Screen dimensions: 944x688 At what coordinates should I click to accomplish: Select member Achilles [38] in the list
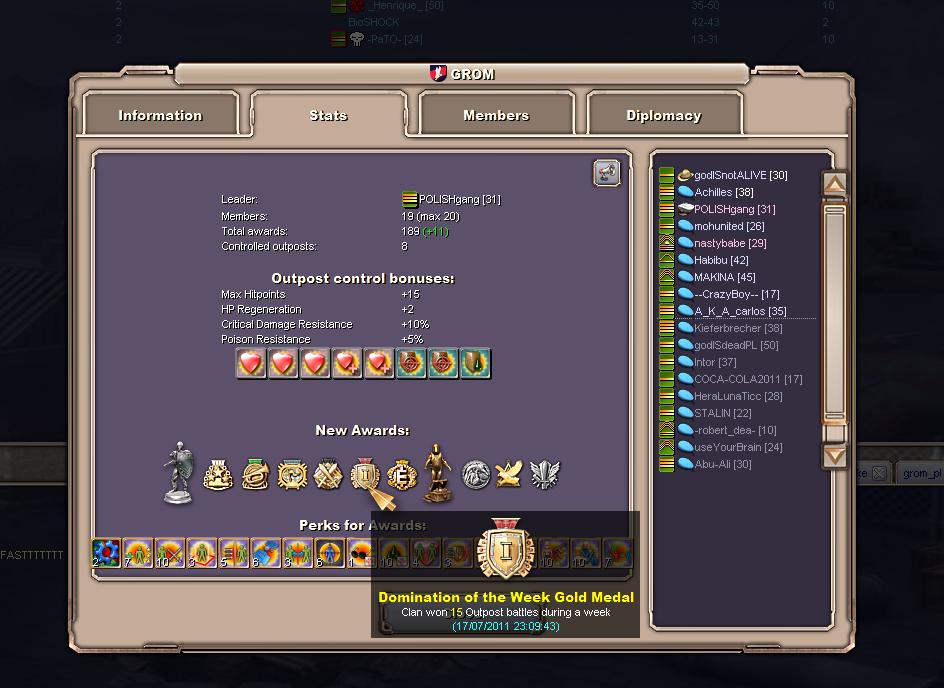[x=724, y=192]
